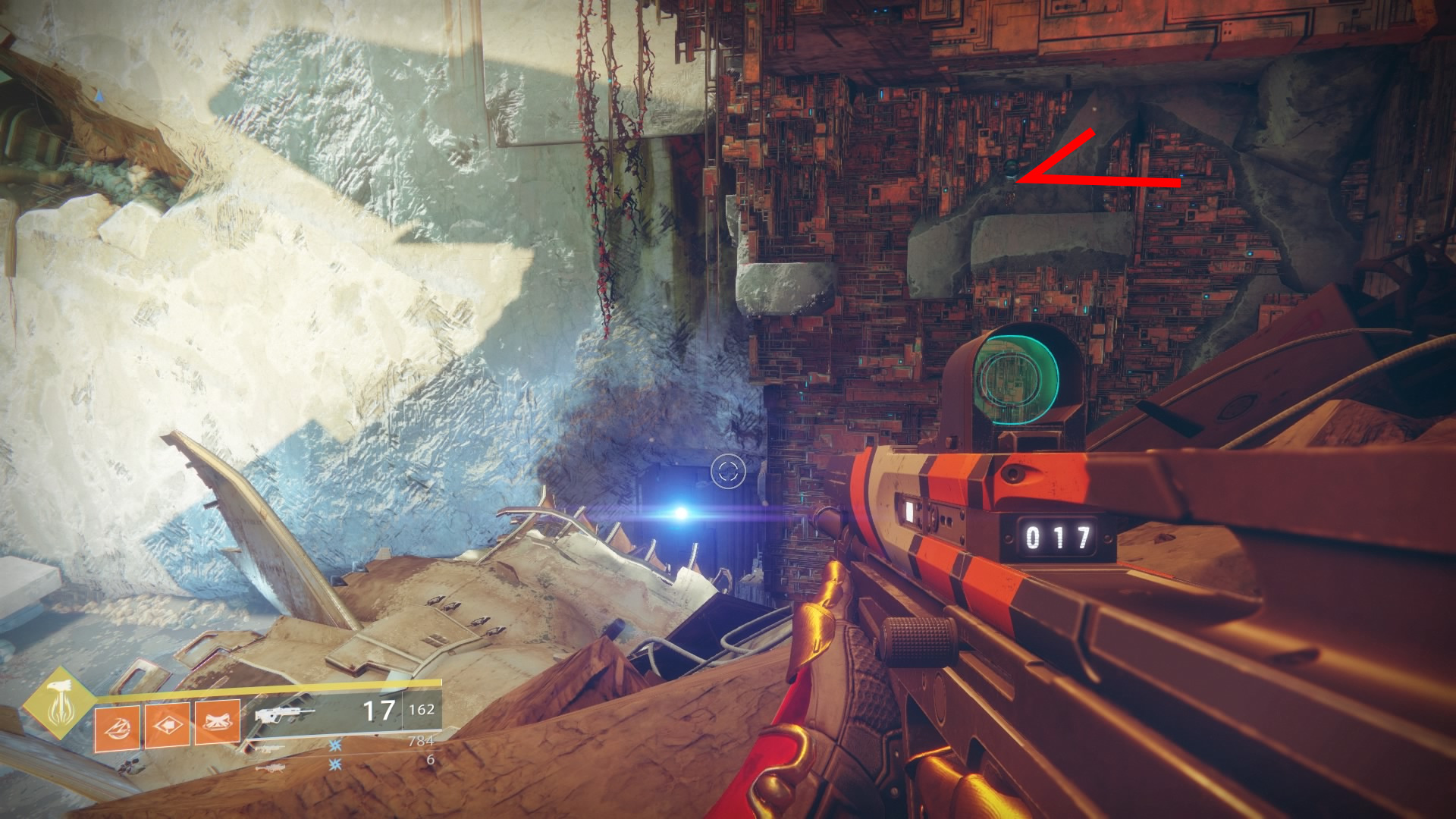Activate the yellow diamond Super ability icon
This screenshot has width=1456, height=819.
pos(58,703)
